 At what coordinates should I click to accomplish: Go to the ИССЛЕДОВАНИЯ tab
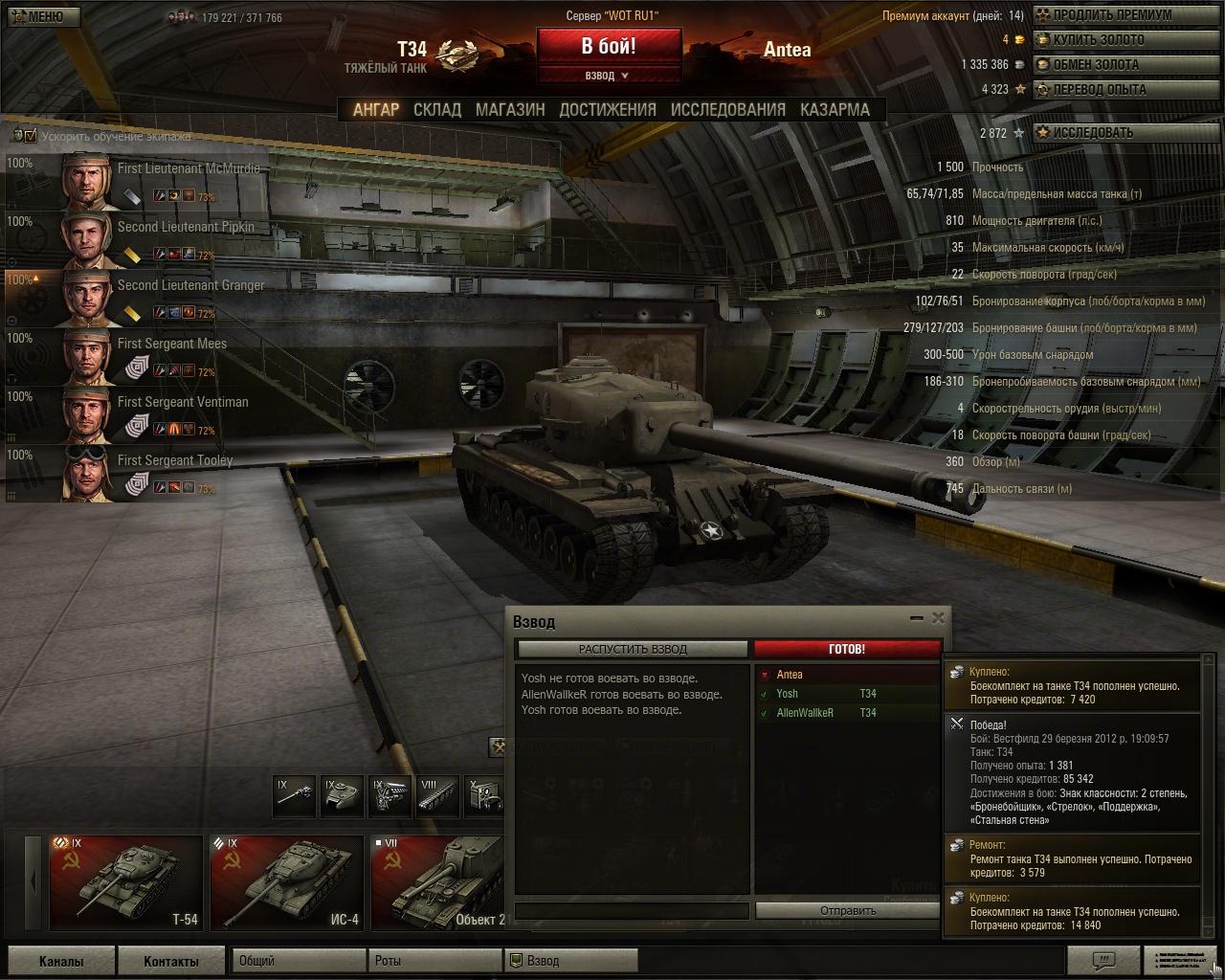(727, 110)
